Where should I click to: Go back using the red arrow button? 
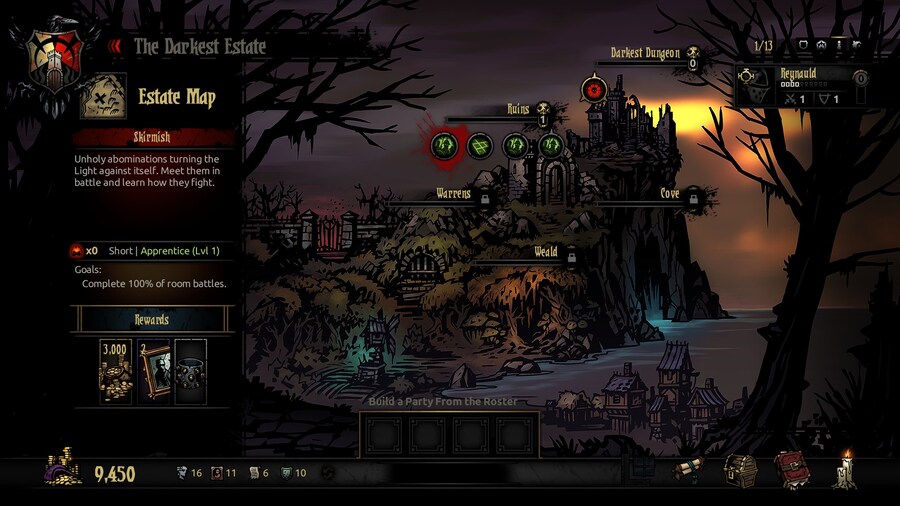pyautogui.click(x=115, y=46)
